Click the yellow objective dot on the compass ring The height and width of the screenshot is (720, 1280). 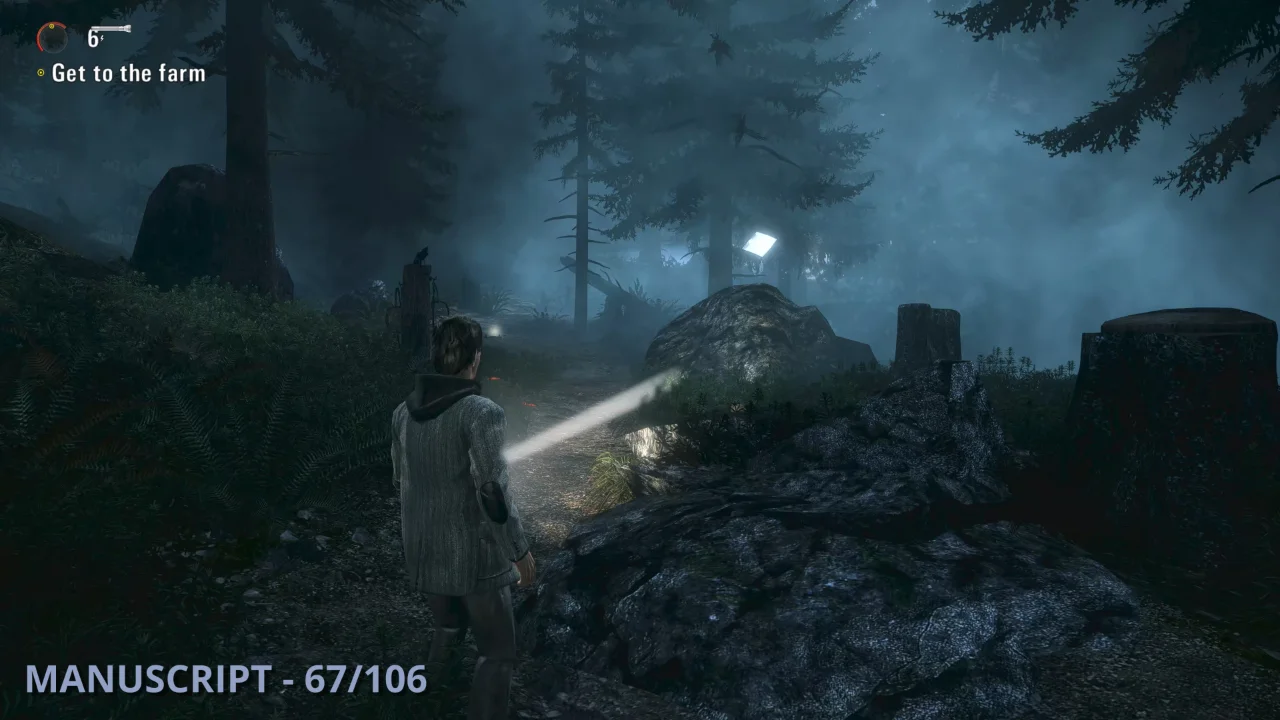[51, 27]
